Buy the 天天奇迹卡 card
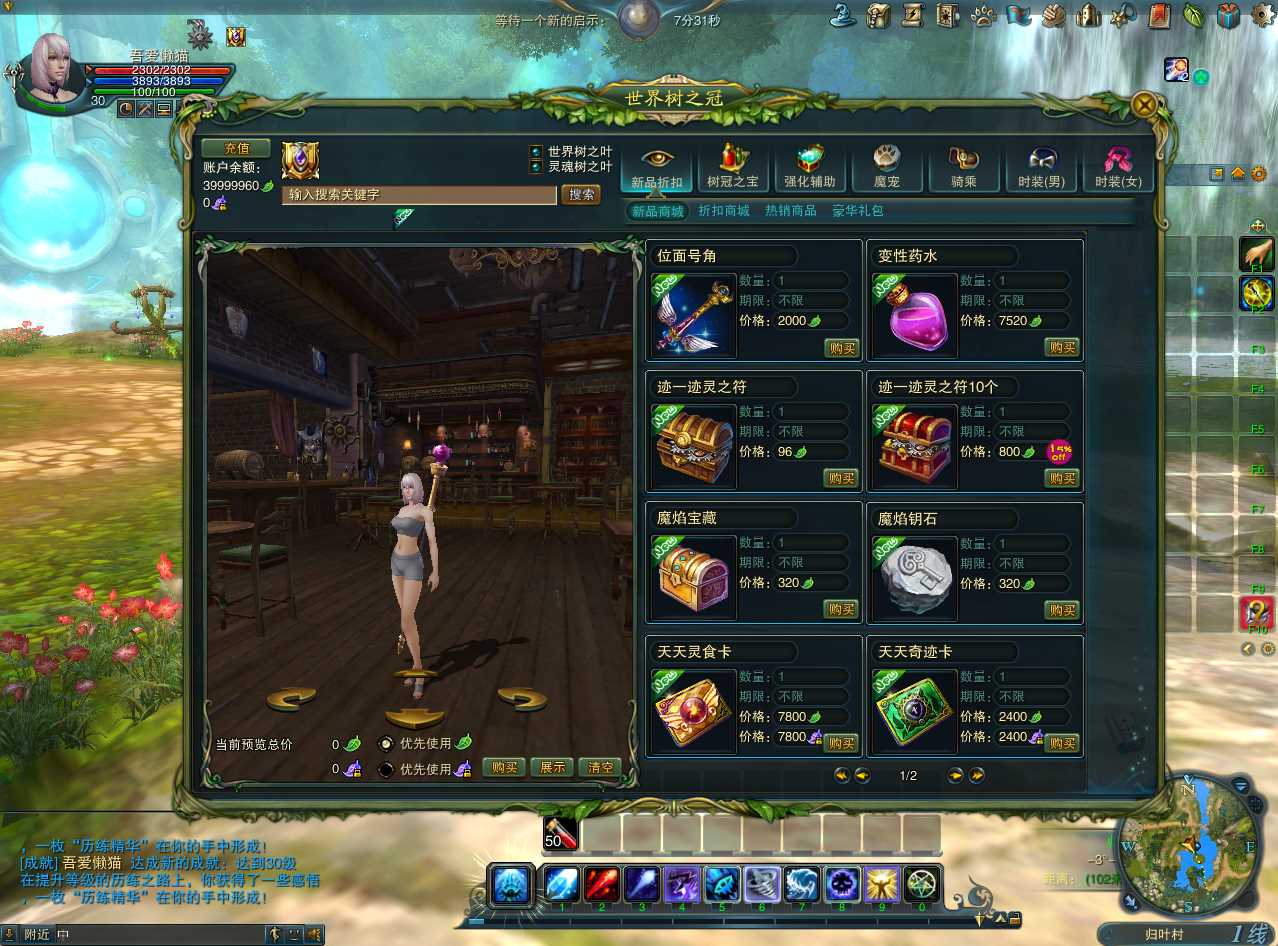The image size is (1278, 946). tap(1062, 743)
